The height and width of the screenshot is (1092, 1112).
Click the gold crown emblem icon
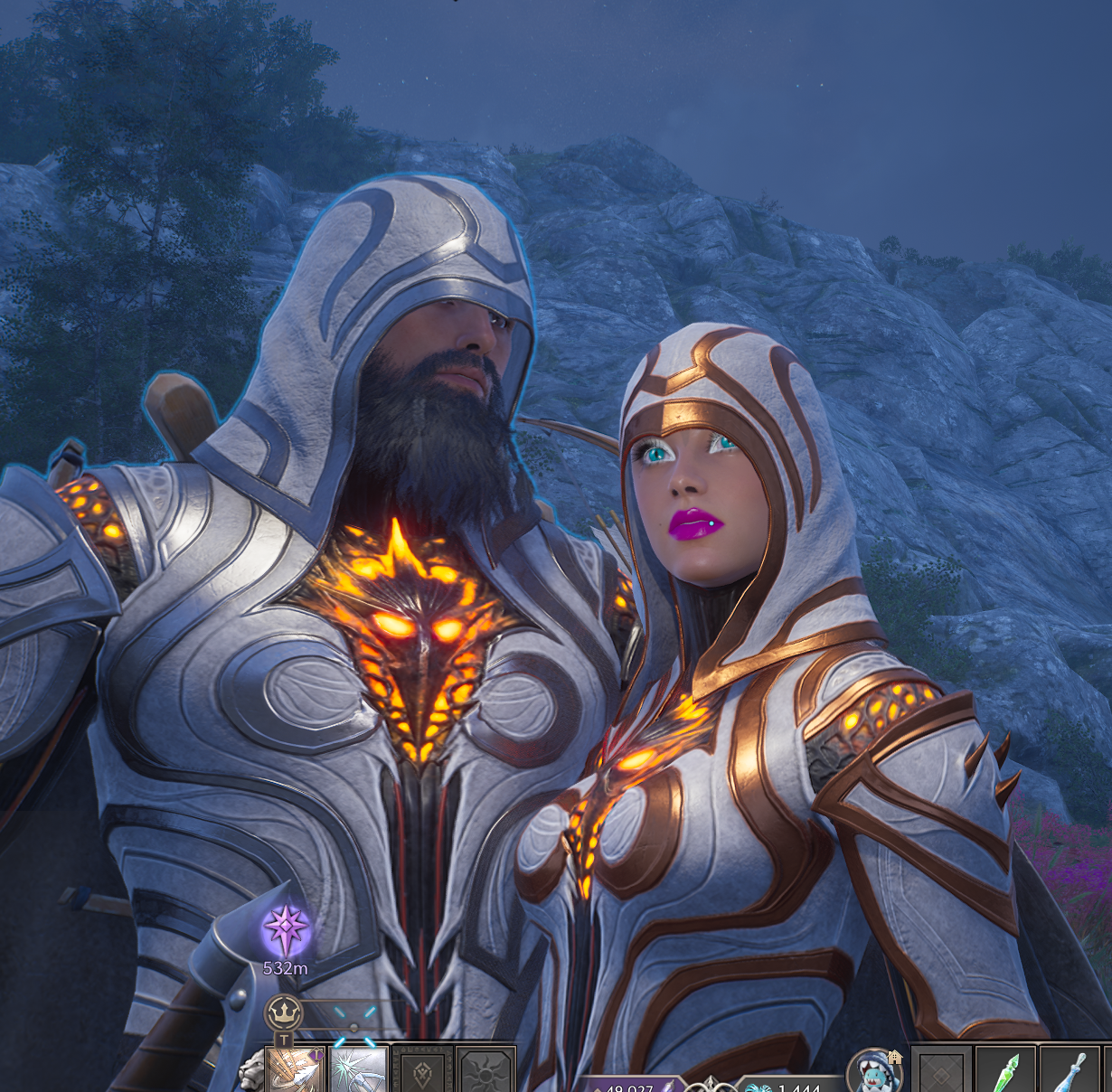click(x=283, y=1013)
